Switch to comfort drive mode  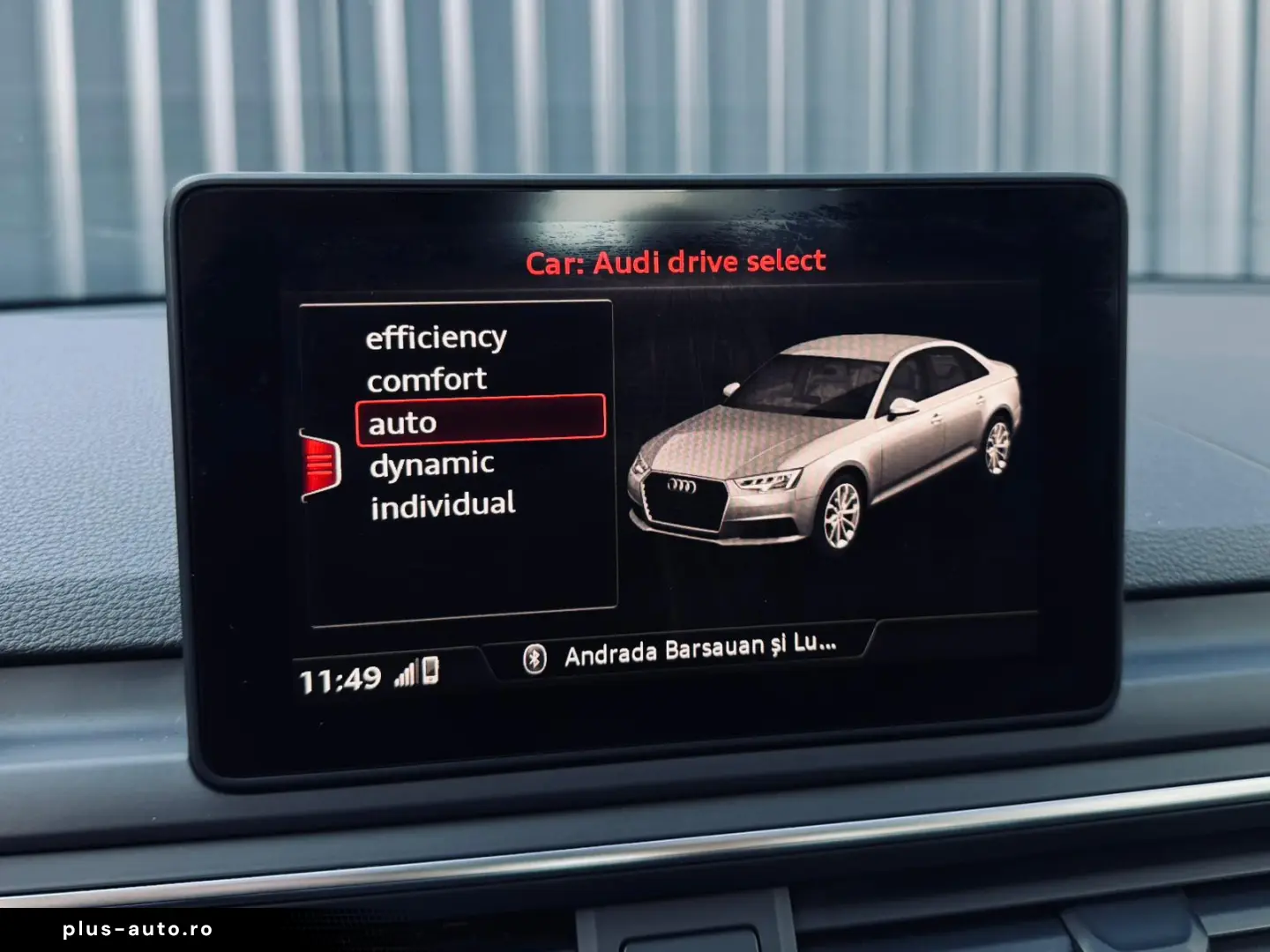(x=428, y=379)
